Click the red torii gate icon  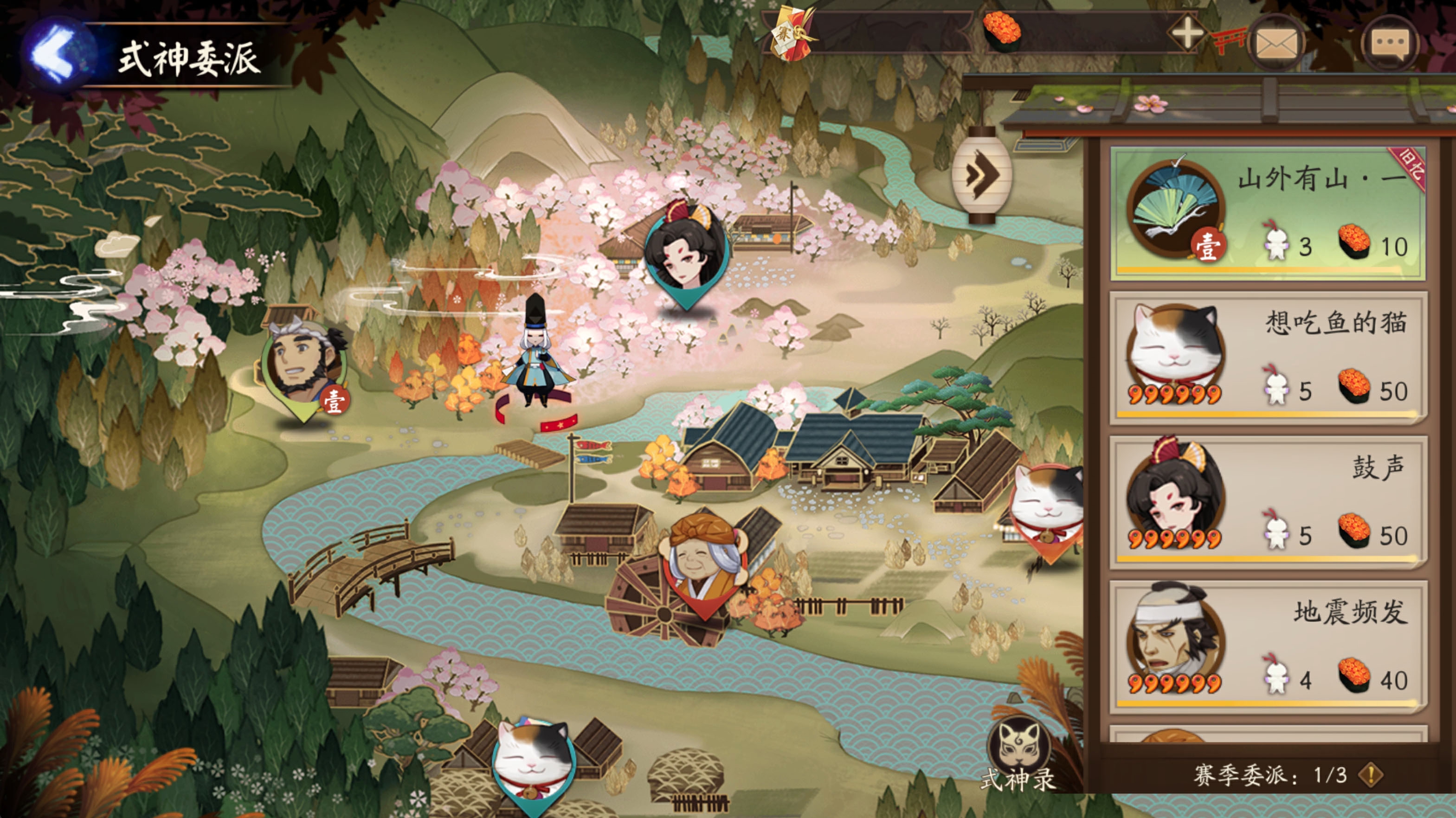click(1230, 41)
